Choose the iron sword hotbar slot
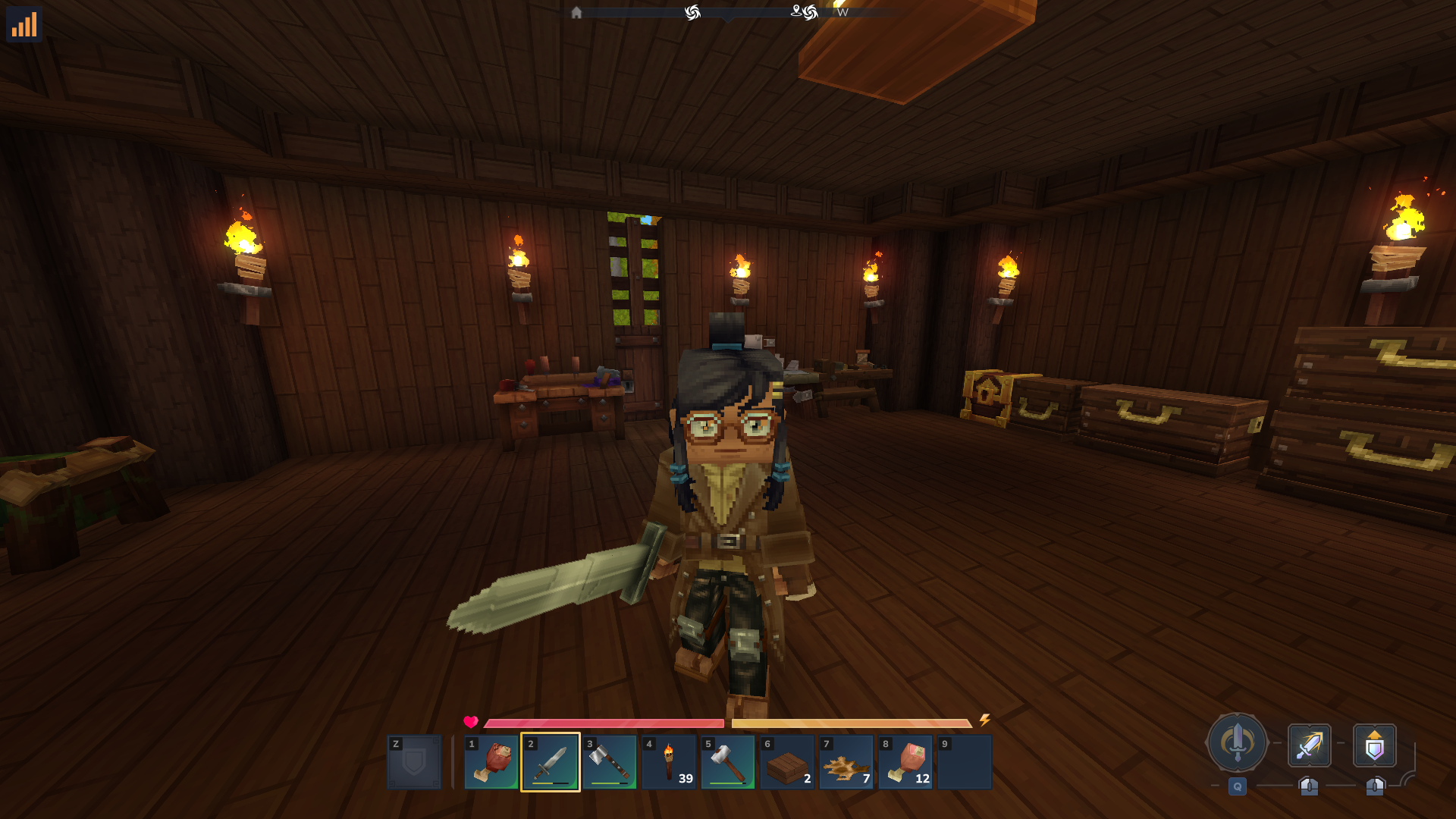The height and width of the screenshot is (819, 1456). (x=551, y=761)
